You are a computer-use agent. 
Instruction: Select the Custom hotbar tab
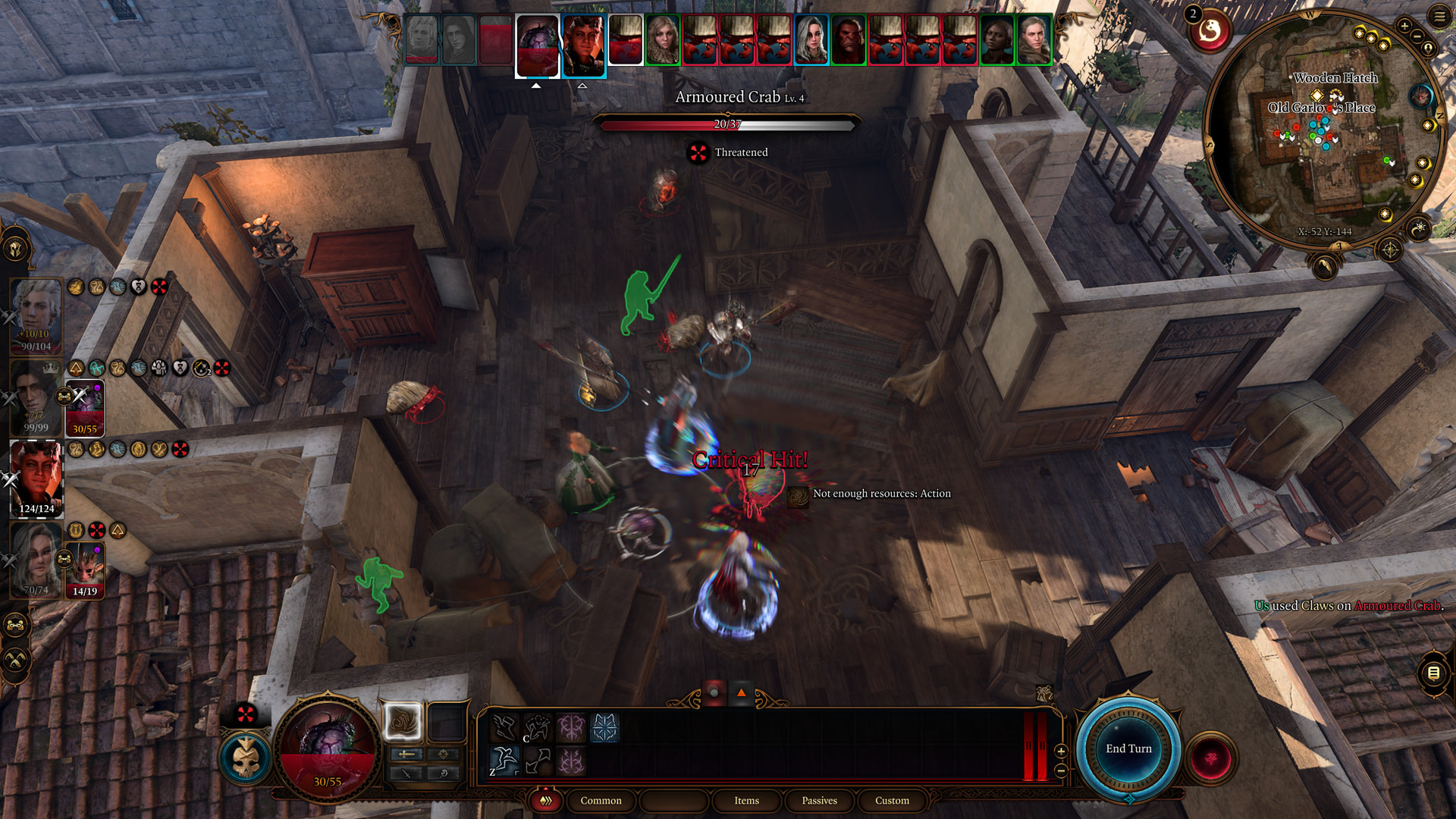[x=892, y=800]
